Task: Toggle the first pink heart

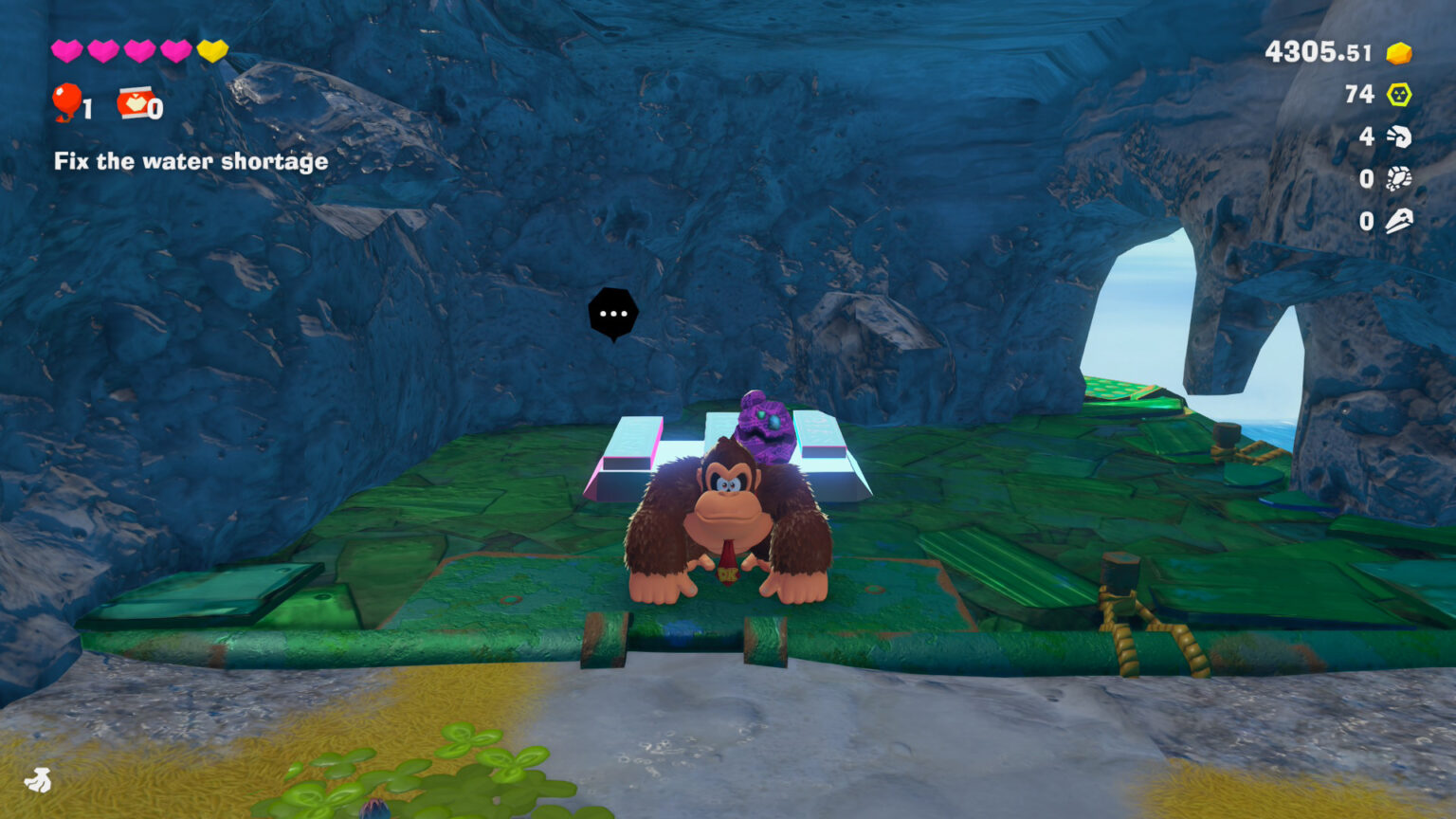Action: pyautogui.click(x=64, y=52)
